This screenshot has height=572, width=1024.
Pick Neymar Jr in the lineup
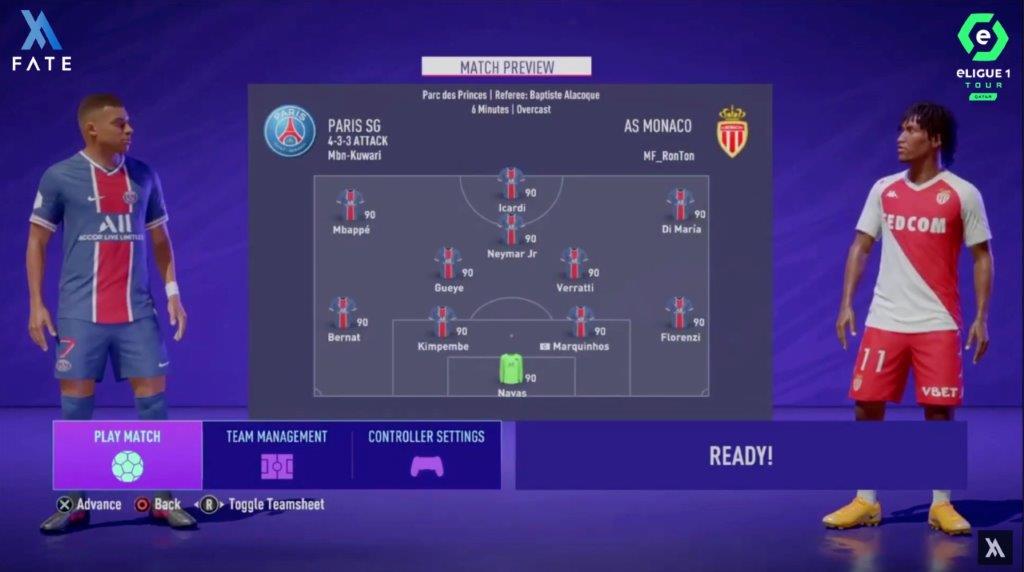pos(511,230)
